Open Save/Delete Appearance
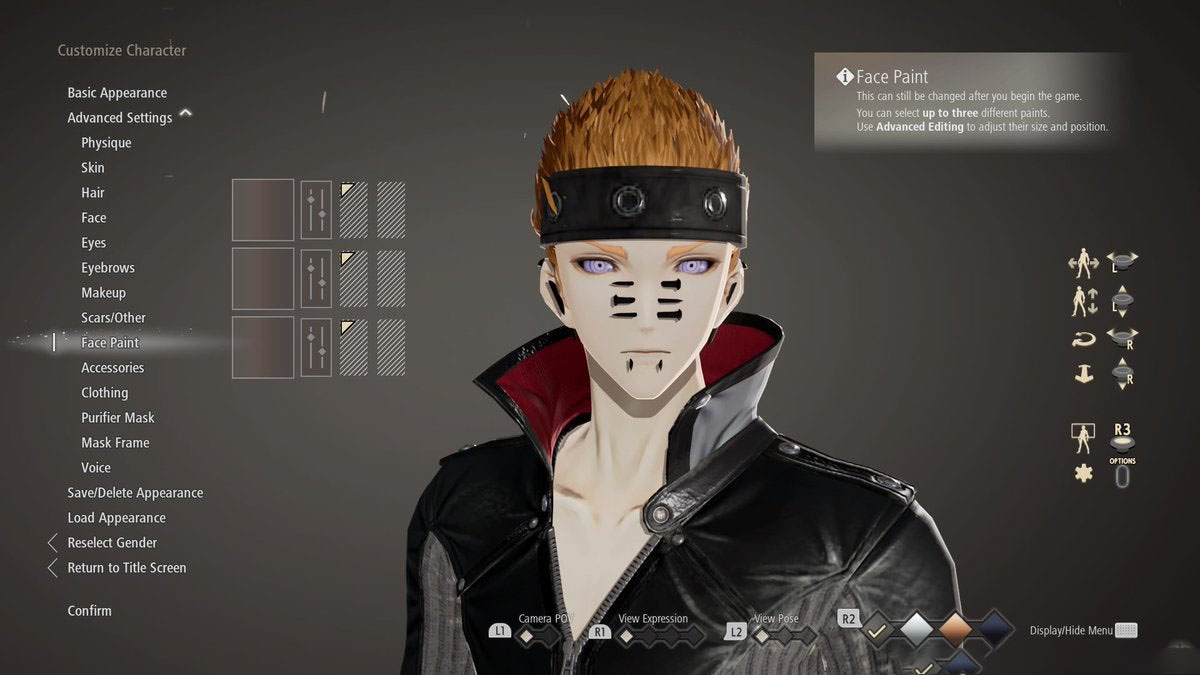The image size is (1200, 675). click(x=135, y=493)
